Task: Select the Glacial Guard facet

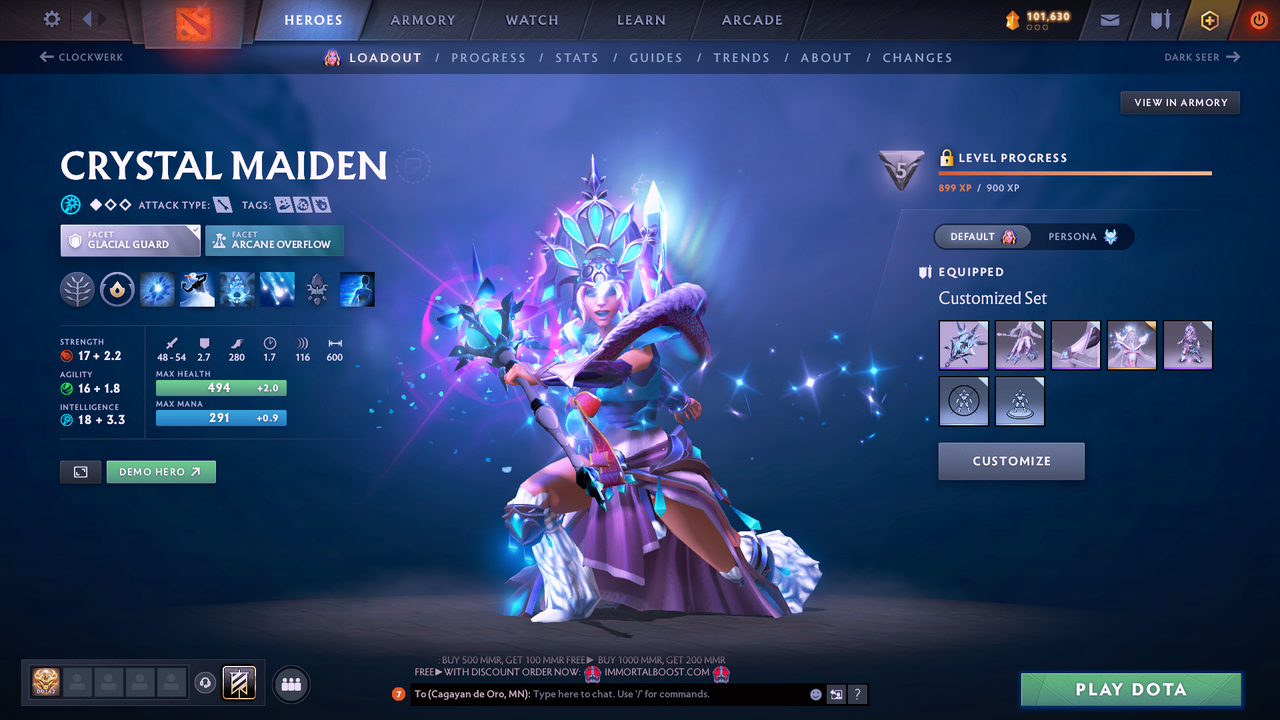Action: tap(129, 240)
